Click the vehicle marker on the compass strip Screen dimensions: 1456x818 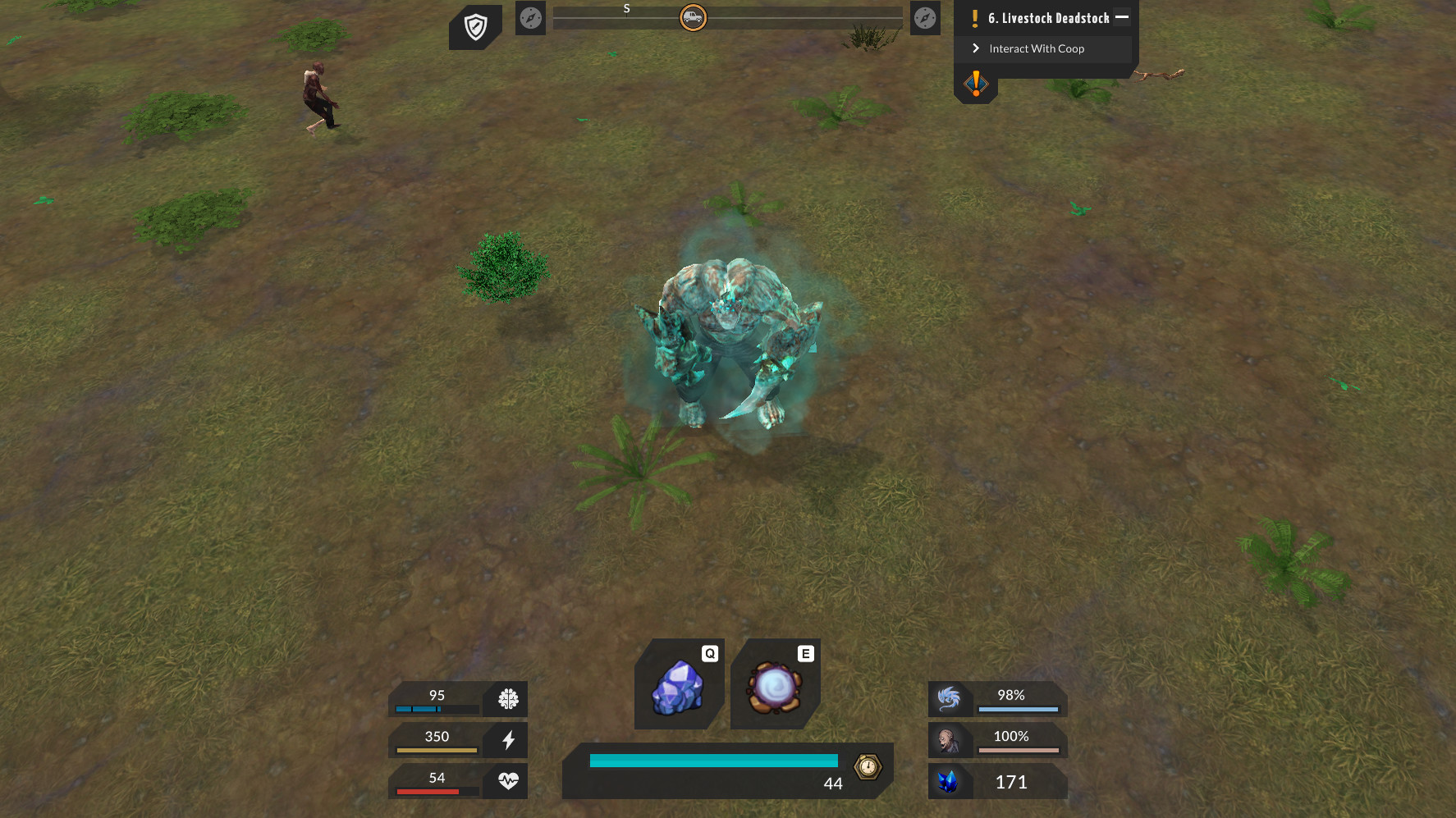pos(692,17)
